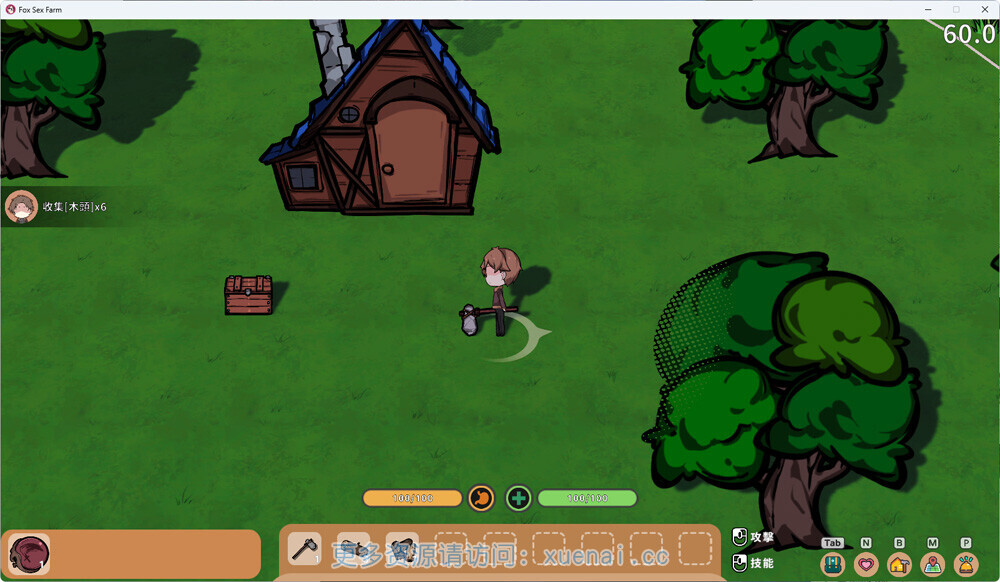Open the backpack inventory icon
The width and height of the screenshot is (1000, 582).
click(x=832, y=565)
